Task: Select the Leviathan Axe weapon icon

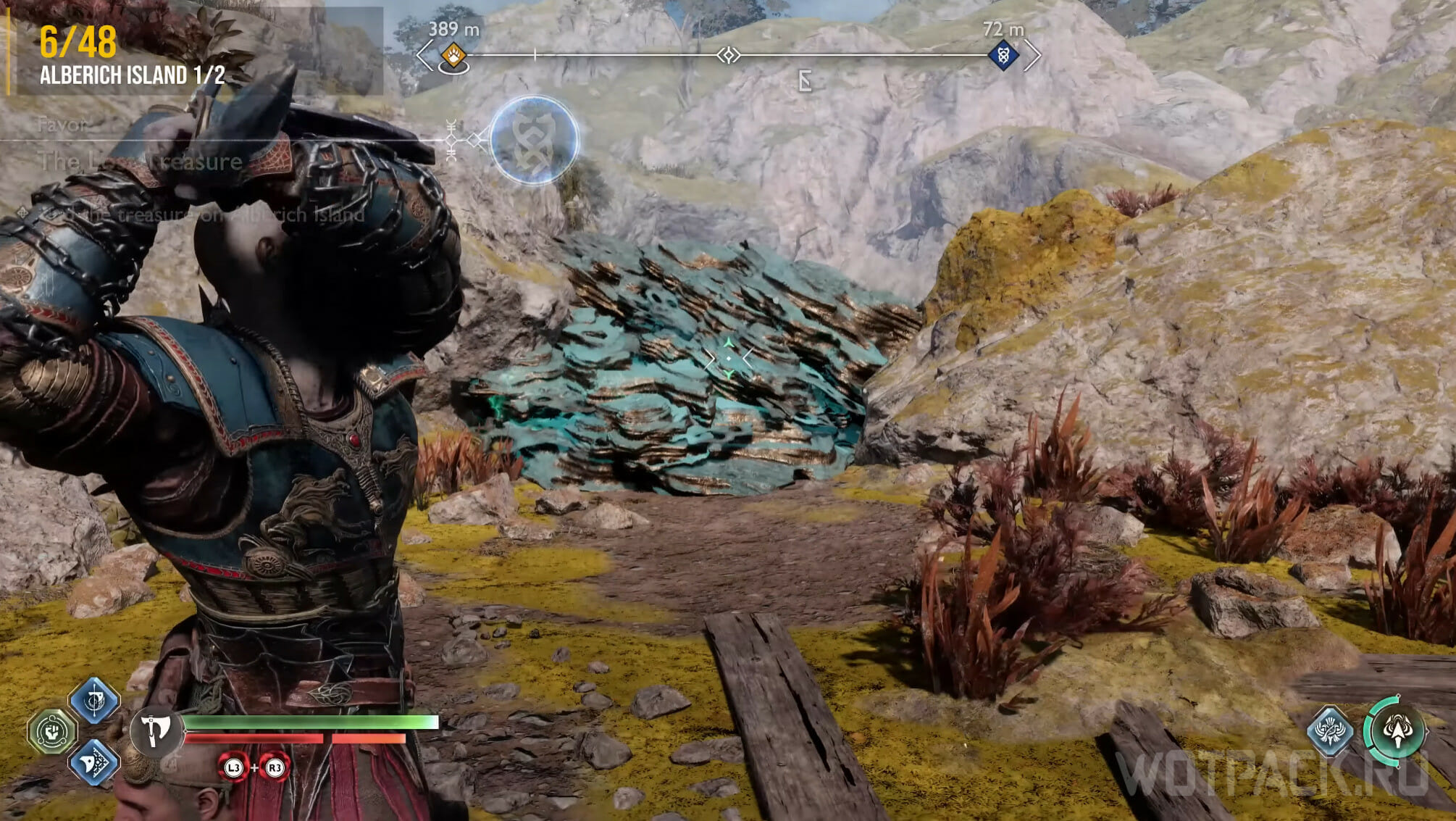Action: [155, 730]
